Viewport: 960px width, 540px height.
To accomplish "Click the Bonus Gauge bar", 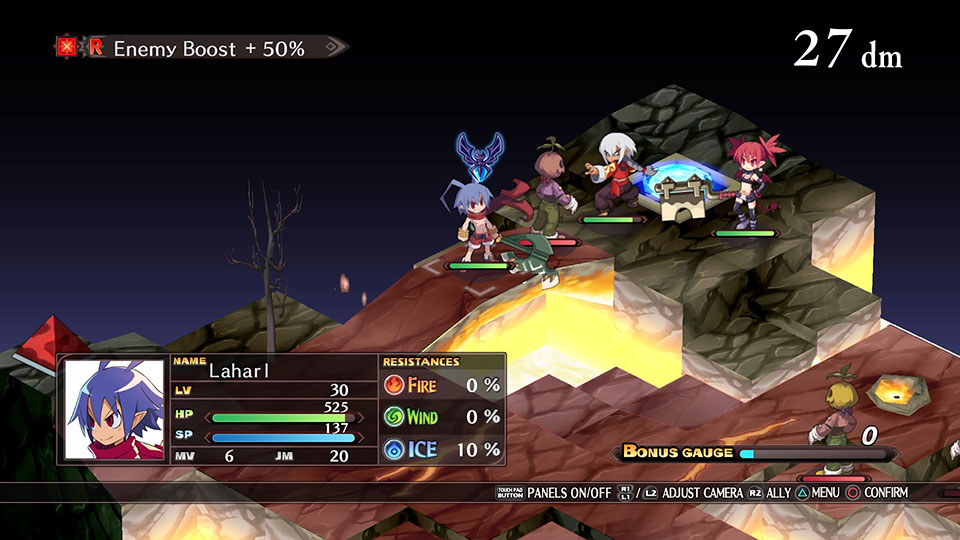I will (812, 453).
